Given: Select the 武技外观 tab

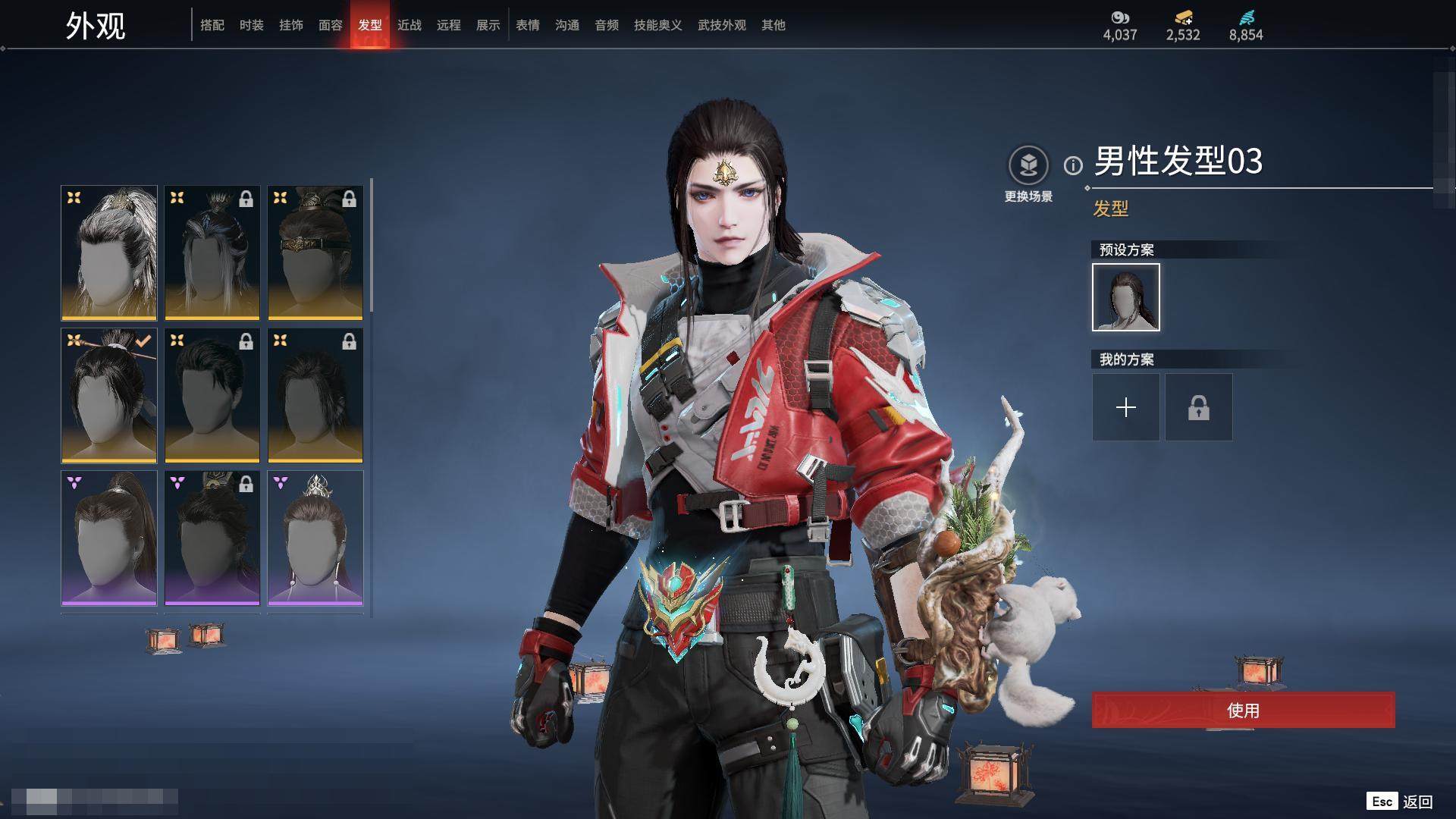Looking at the screenshot, I should pyautogui.click(x=722, y=25).
